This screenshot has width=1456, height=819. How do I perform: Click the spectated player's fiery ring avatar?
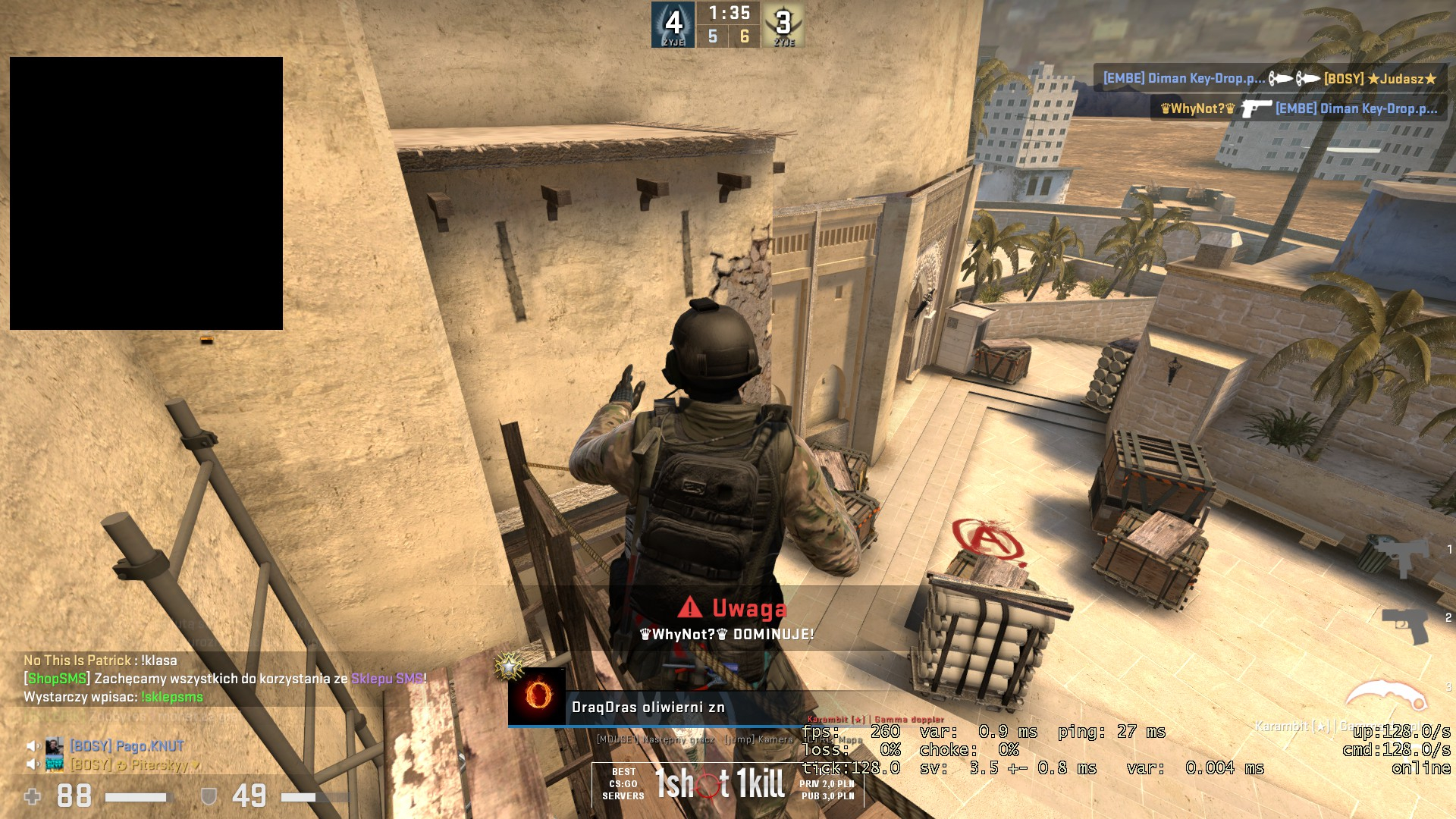coord(538,695)
